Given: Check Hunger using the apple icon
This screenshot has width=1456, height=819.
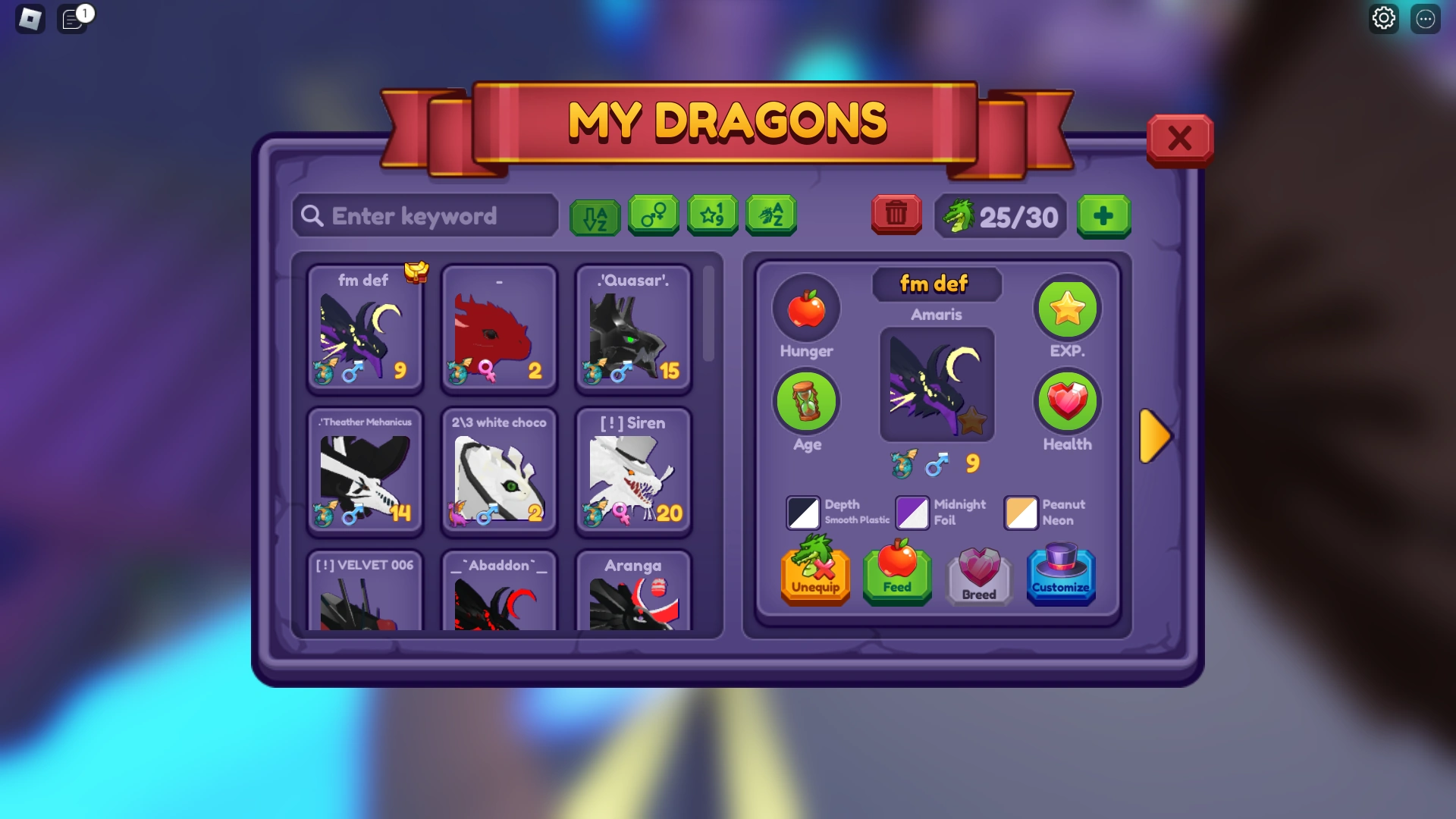Looking at the screenshot, I should click(x=806, y=308).
